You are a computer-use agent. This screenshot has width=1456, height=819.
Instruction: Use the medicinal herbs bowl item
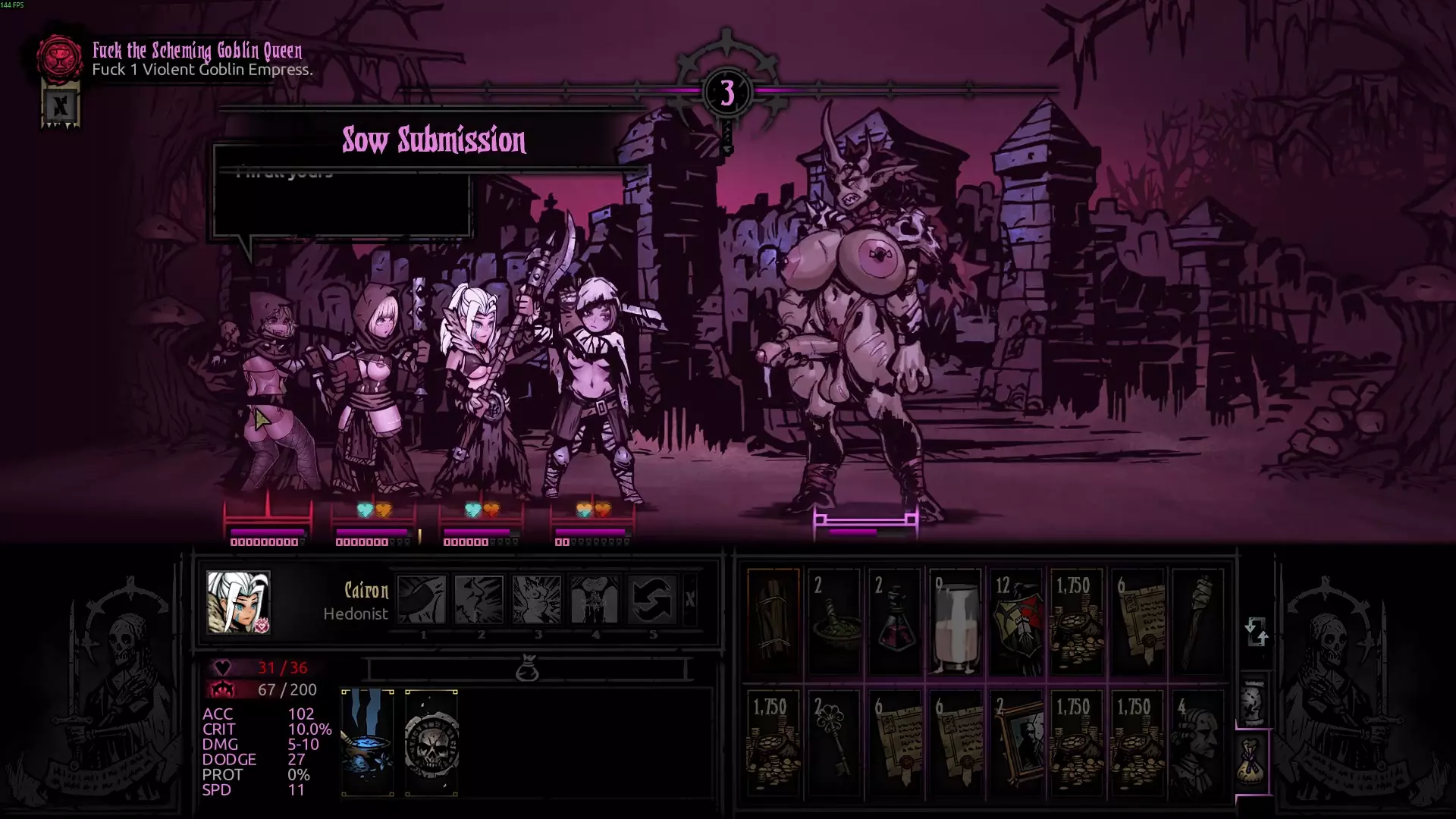tap(834, 622)
